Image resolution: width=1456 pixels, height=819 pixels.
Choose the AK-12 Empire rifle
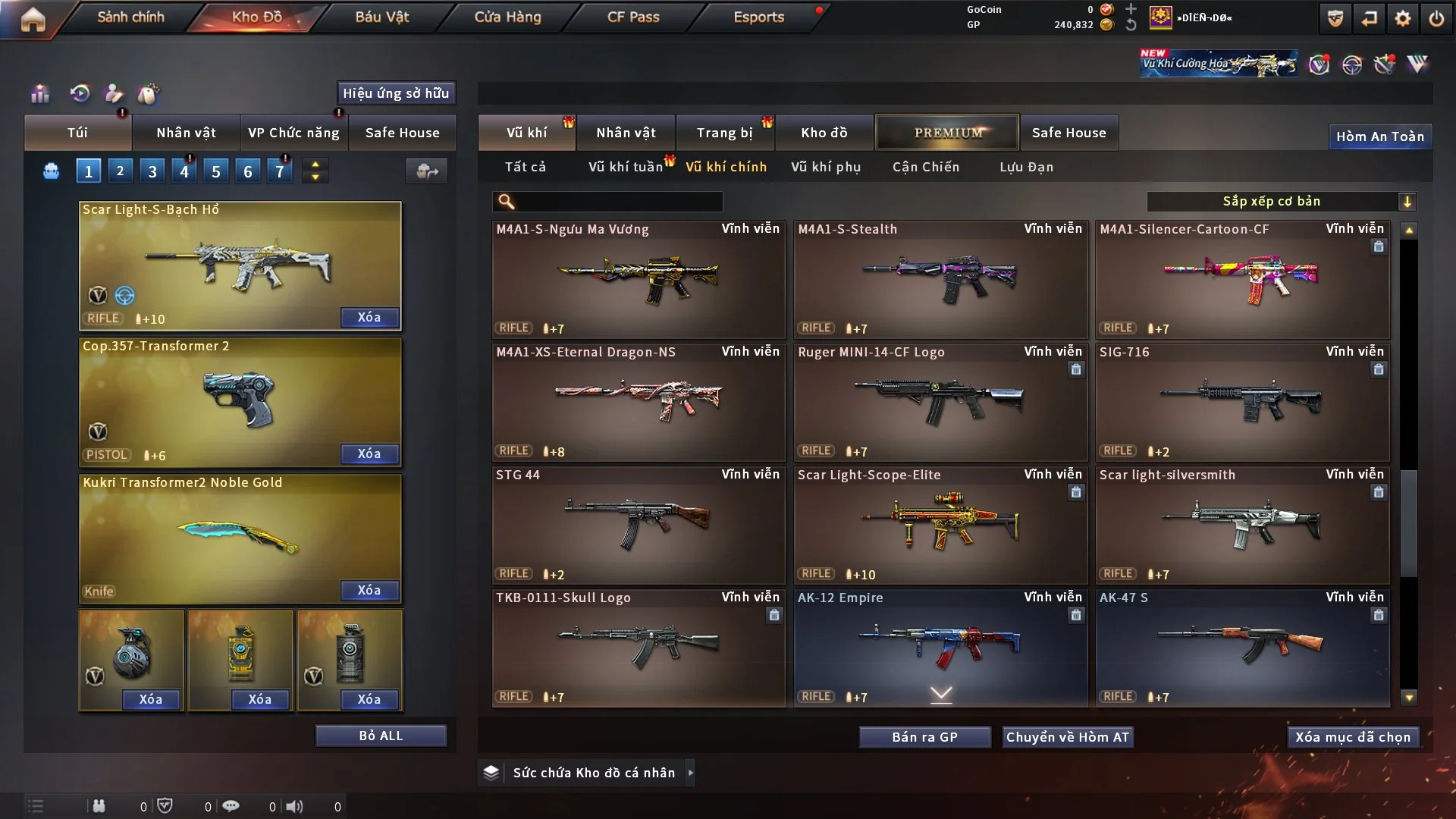click(940, 648)
